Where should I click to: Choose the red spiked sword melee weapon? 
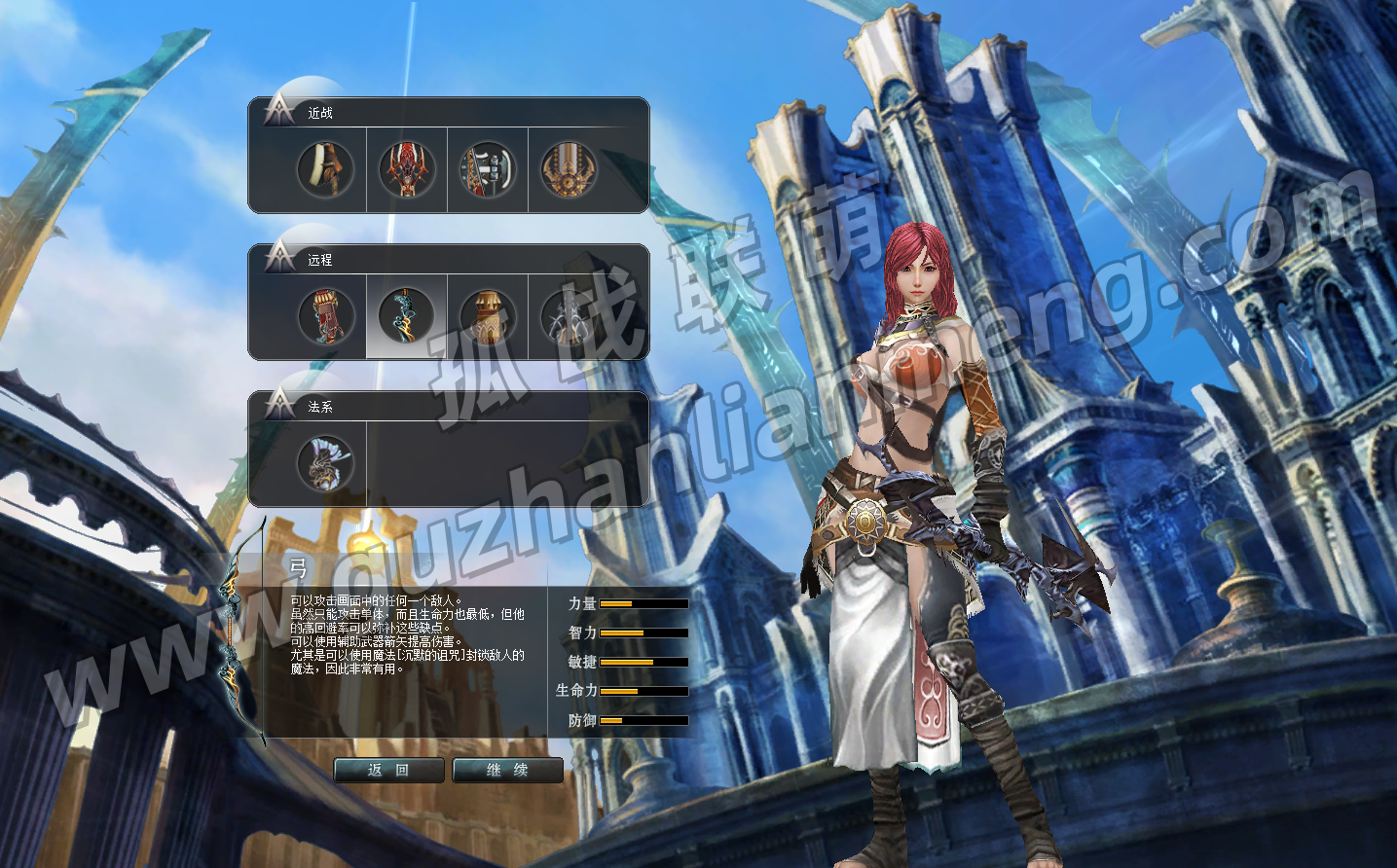point(406,169)
